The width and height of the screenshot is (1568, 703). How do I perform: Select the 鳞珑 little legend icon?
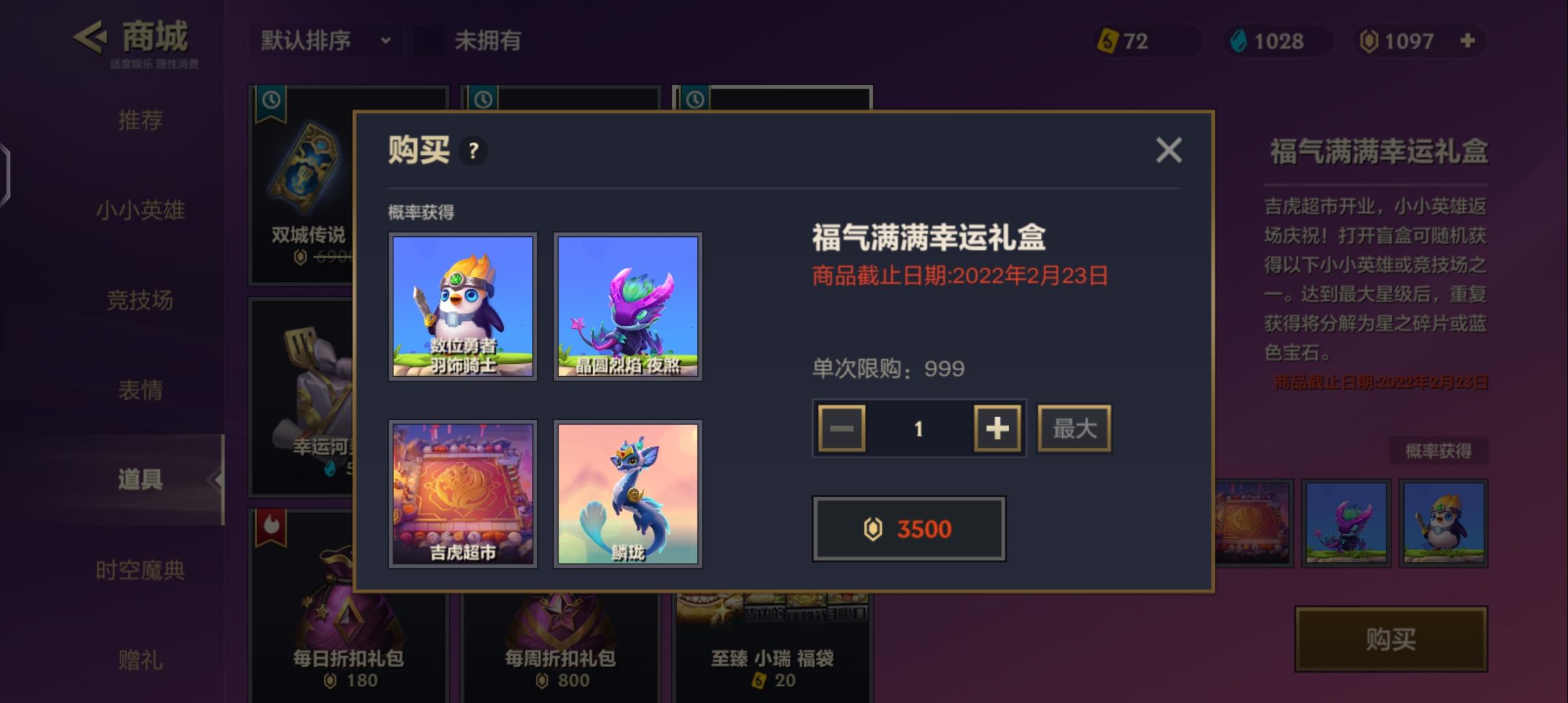coord(627,495)
